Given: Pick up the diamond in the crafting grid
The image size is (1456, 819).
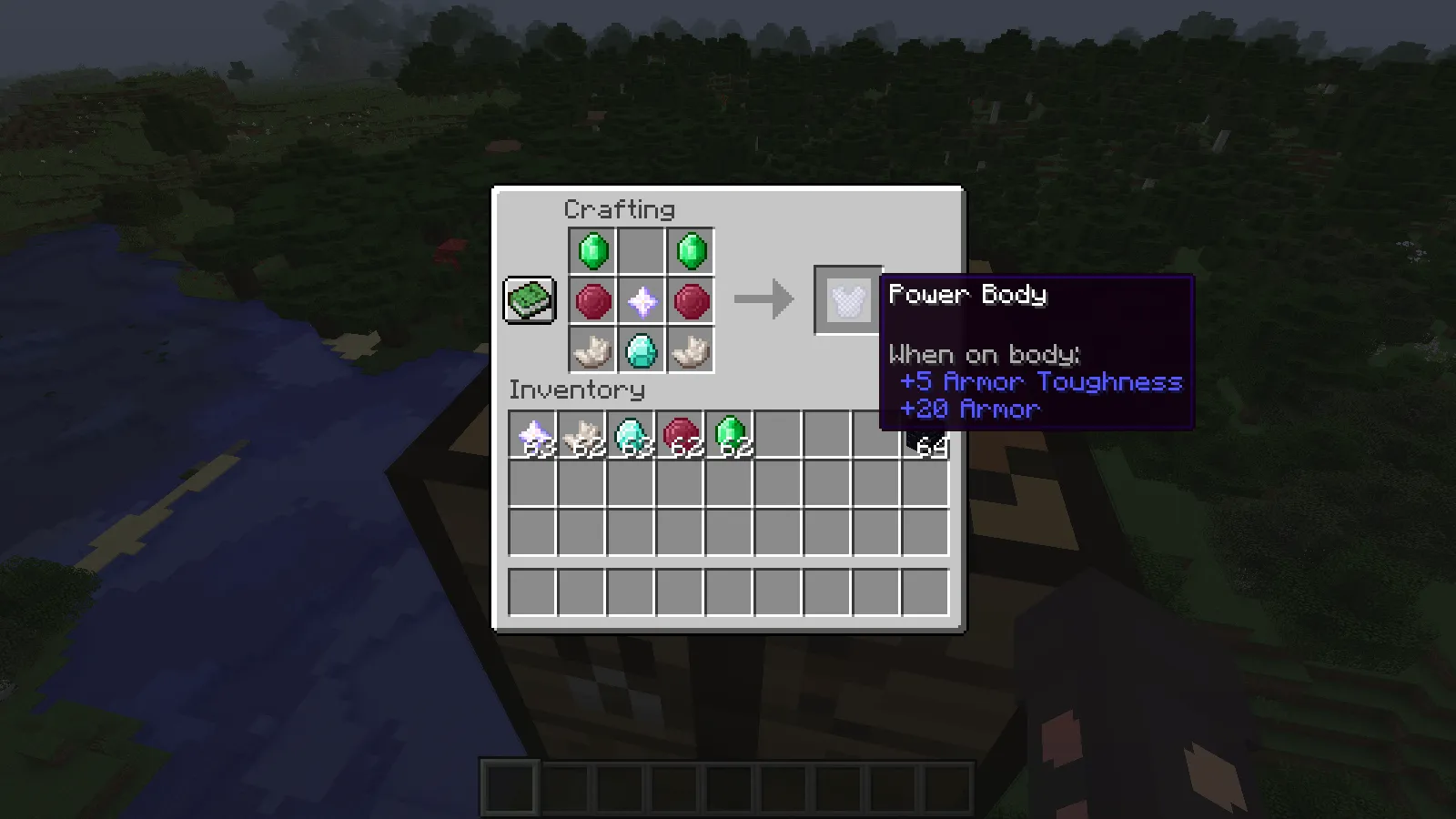Looking at the screenshot, I should click(x=640, y=351).
